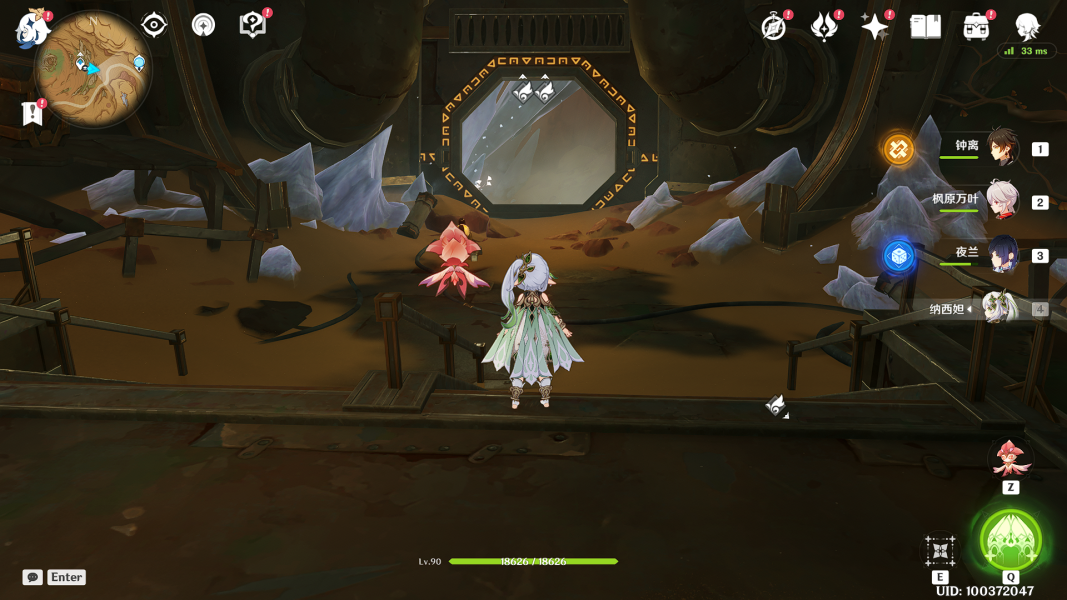Switch to party member 夜兰
Viewport: 1067px width, 600px height.
point(1002,254)
